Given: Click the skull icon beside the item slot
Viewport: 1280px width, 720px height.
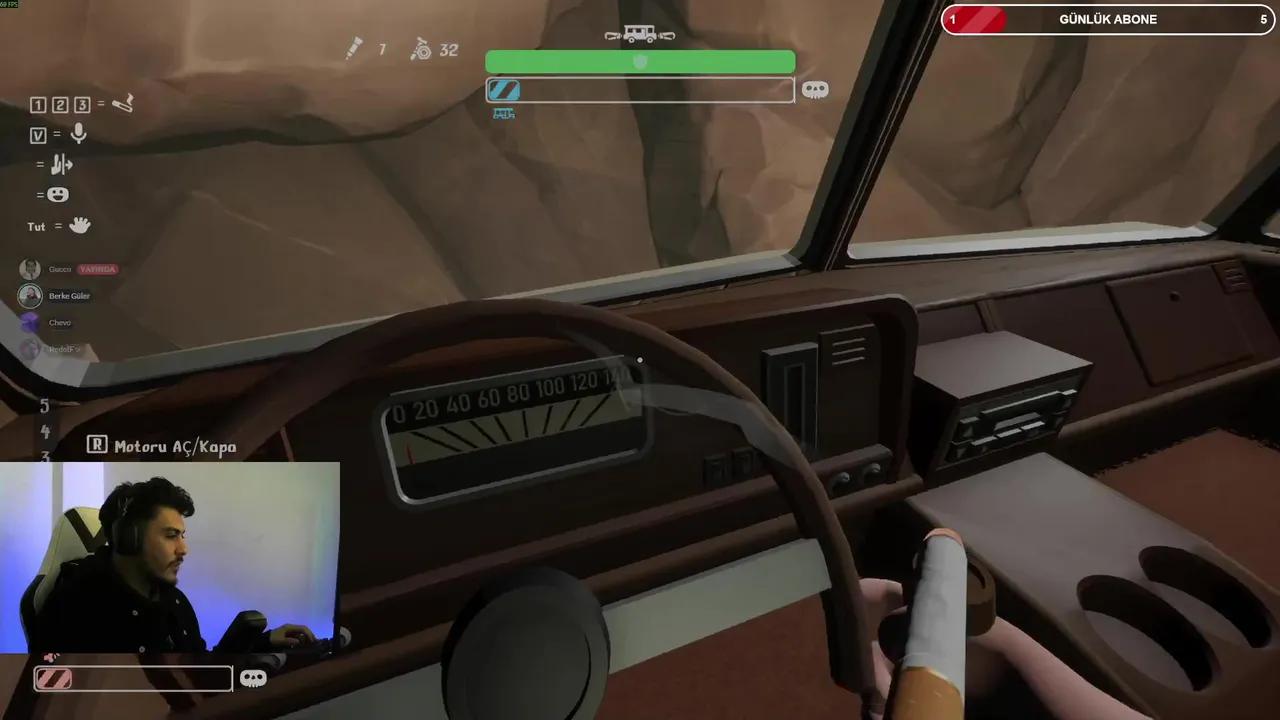Looking at the screenshot, I should 816,89.
